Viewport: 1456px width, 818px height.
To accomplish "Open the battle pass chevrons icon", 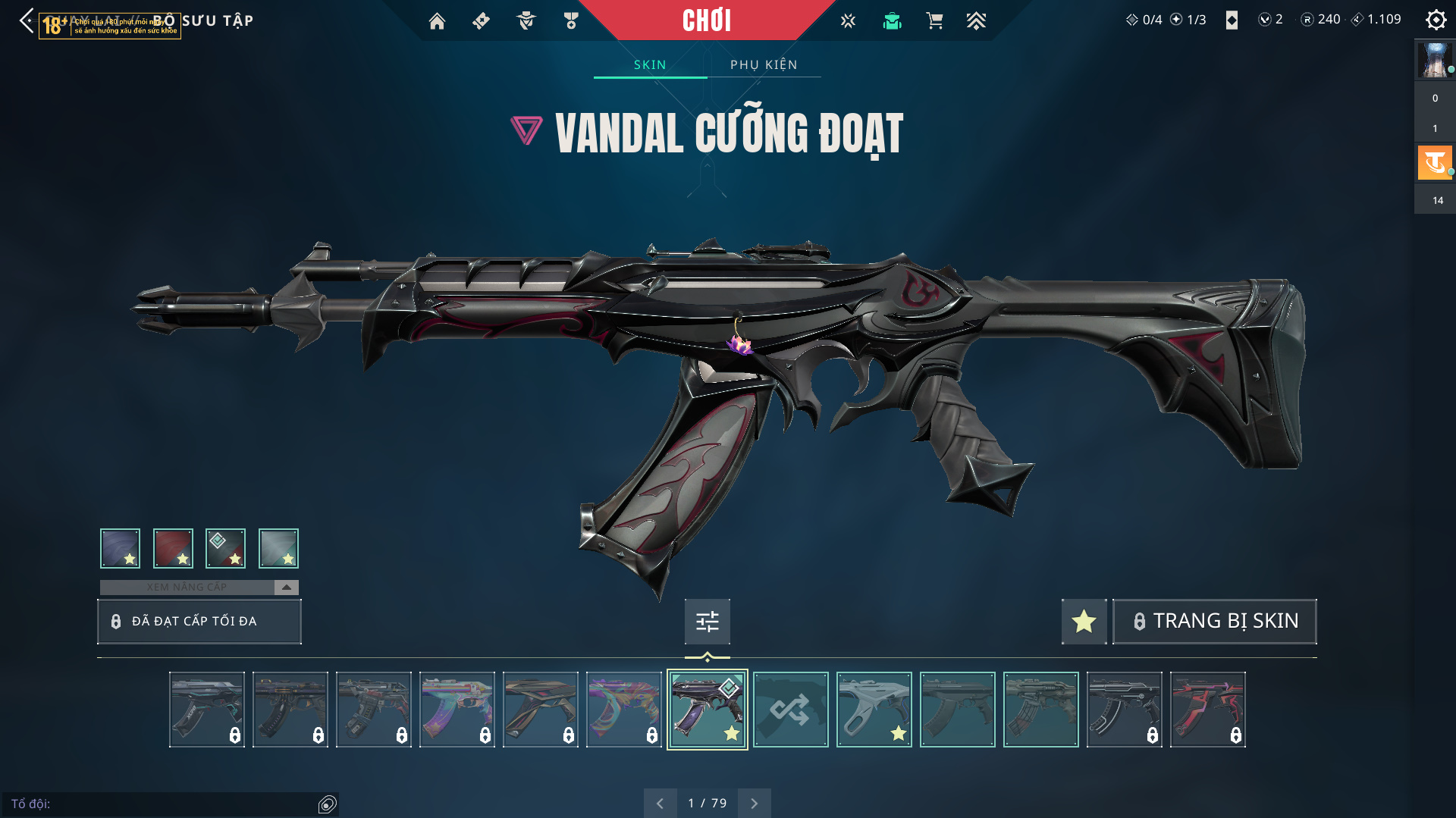I will click(x=976, y=21).
